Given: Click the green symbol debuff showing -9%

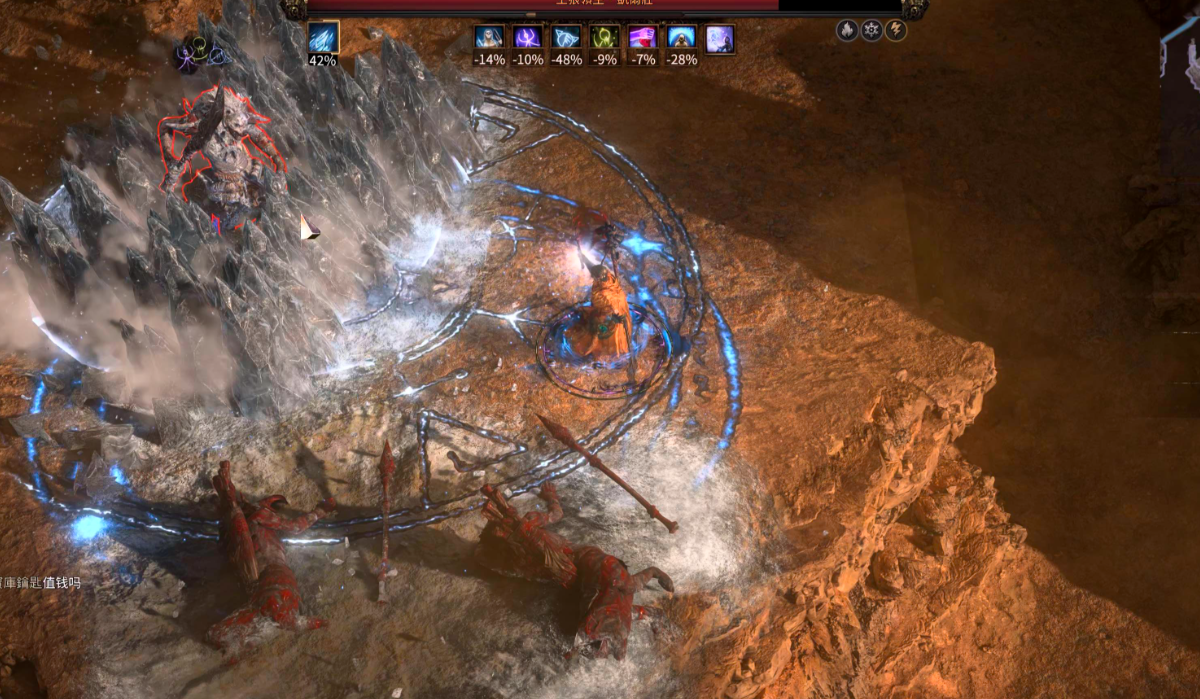Looking at the screenshot, I should click(604, 39).
